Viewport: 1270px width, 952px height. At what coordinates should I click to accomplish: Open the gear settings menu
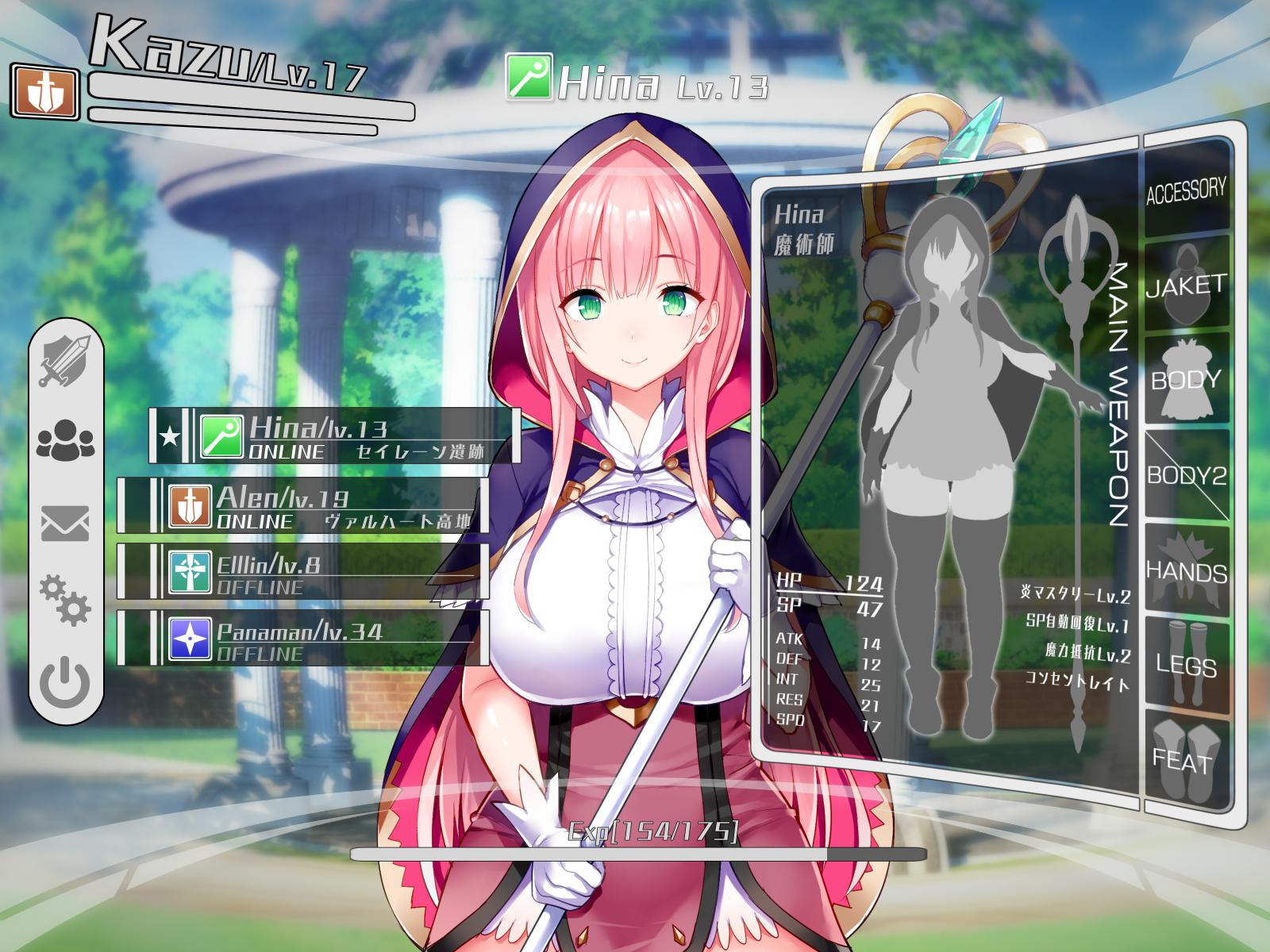(66, 601)
